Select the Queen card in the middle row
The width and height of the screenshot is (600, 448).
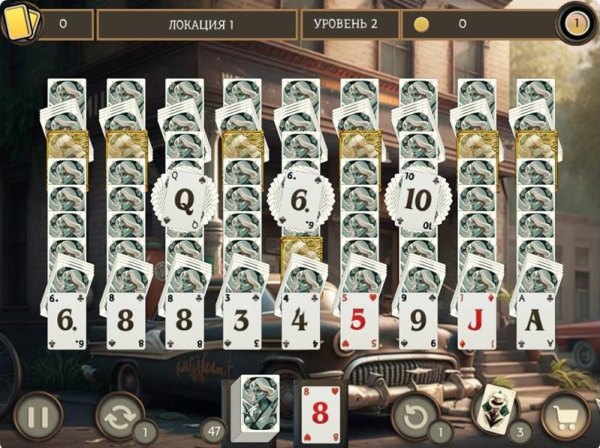click(184, 200)
